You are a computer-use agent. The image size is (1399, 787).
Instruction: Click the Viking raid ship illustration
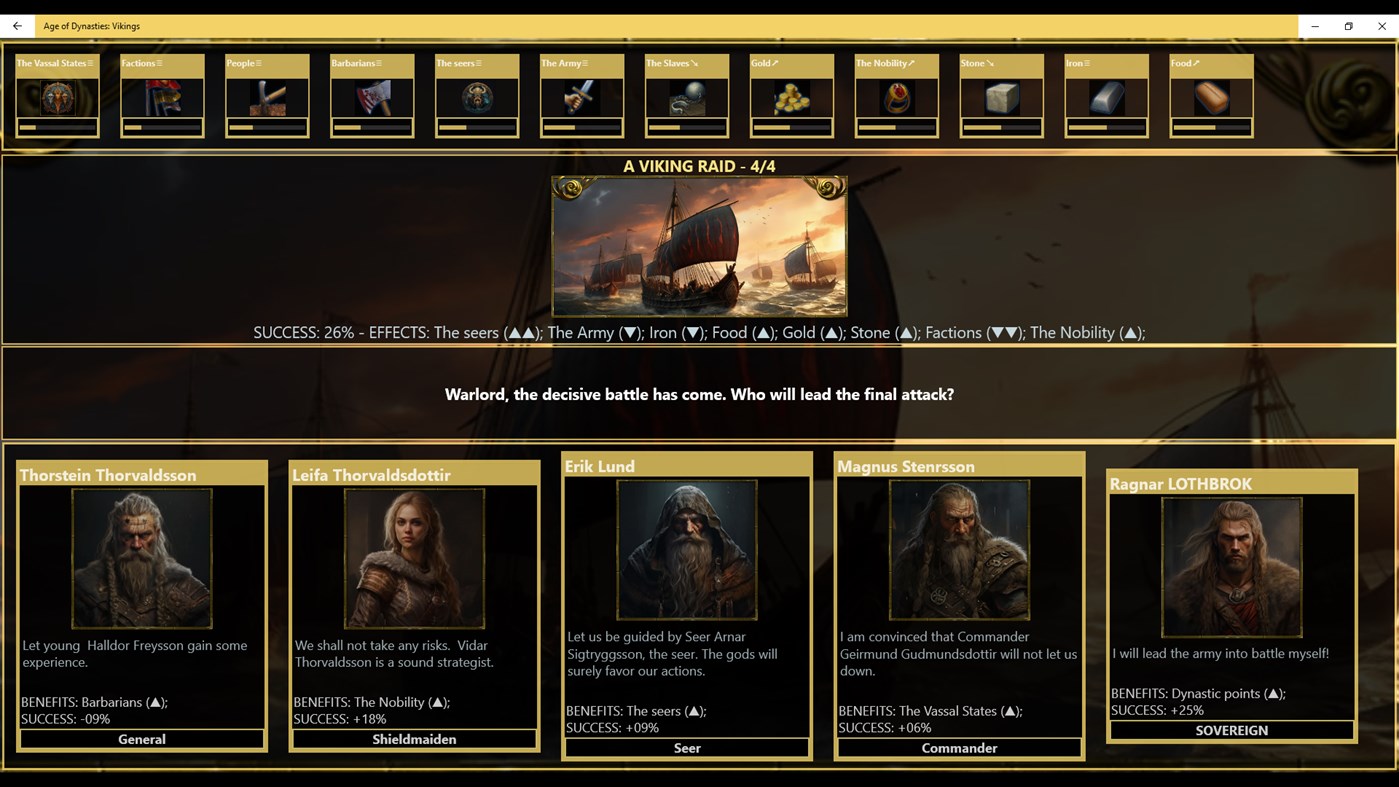click(699, 246)
